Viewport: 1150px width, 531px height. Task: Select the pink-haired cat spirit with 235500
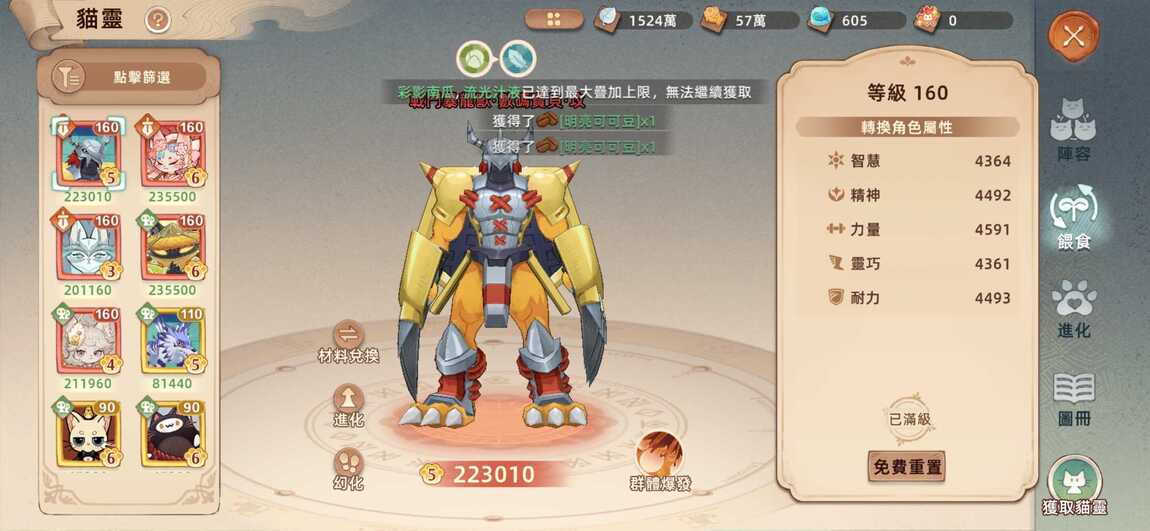click(172, 154)
